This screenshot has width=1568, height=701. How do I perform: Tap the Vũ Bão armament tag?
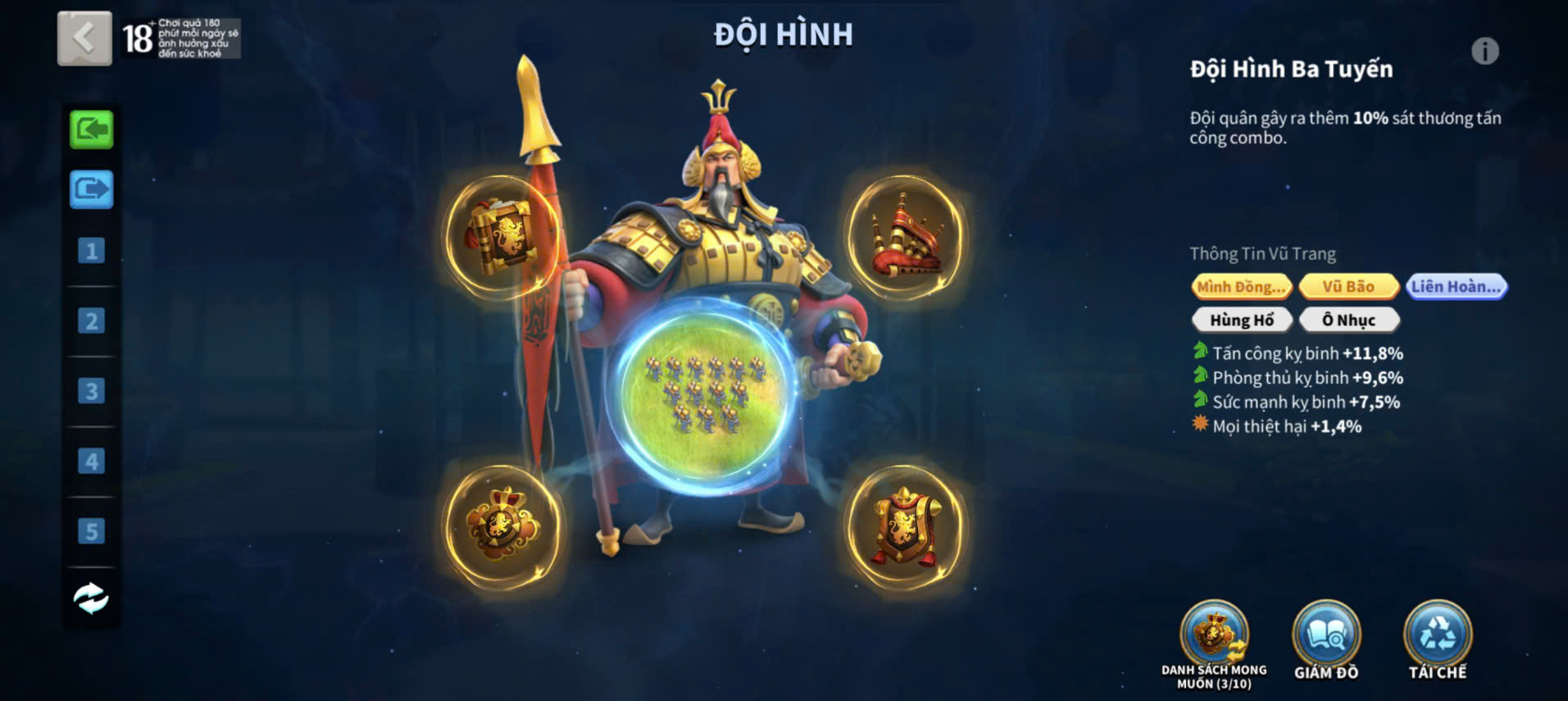pyautogui.click(x=1348, y=286)
